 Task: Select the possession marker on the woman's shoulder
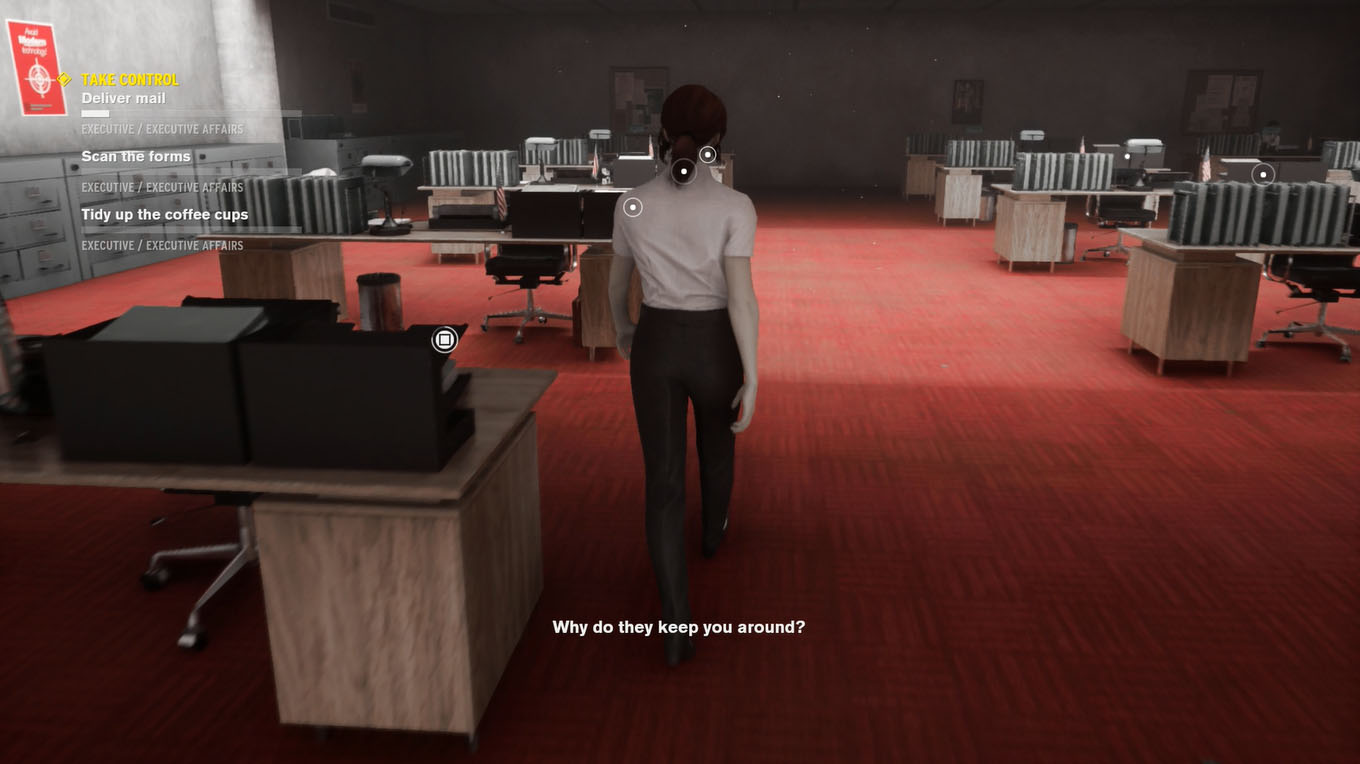633,207
